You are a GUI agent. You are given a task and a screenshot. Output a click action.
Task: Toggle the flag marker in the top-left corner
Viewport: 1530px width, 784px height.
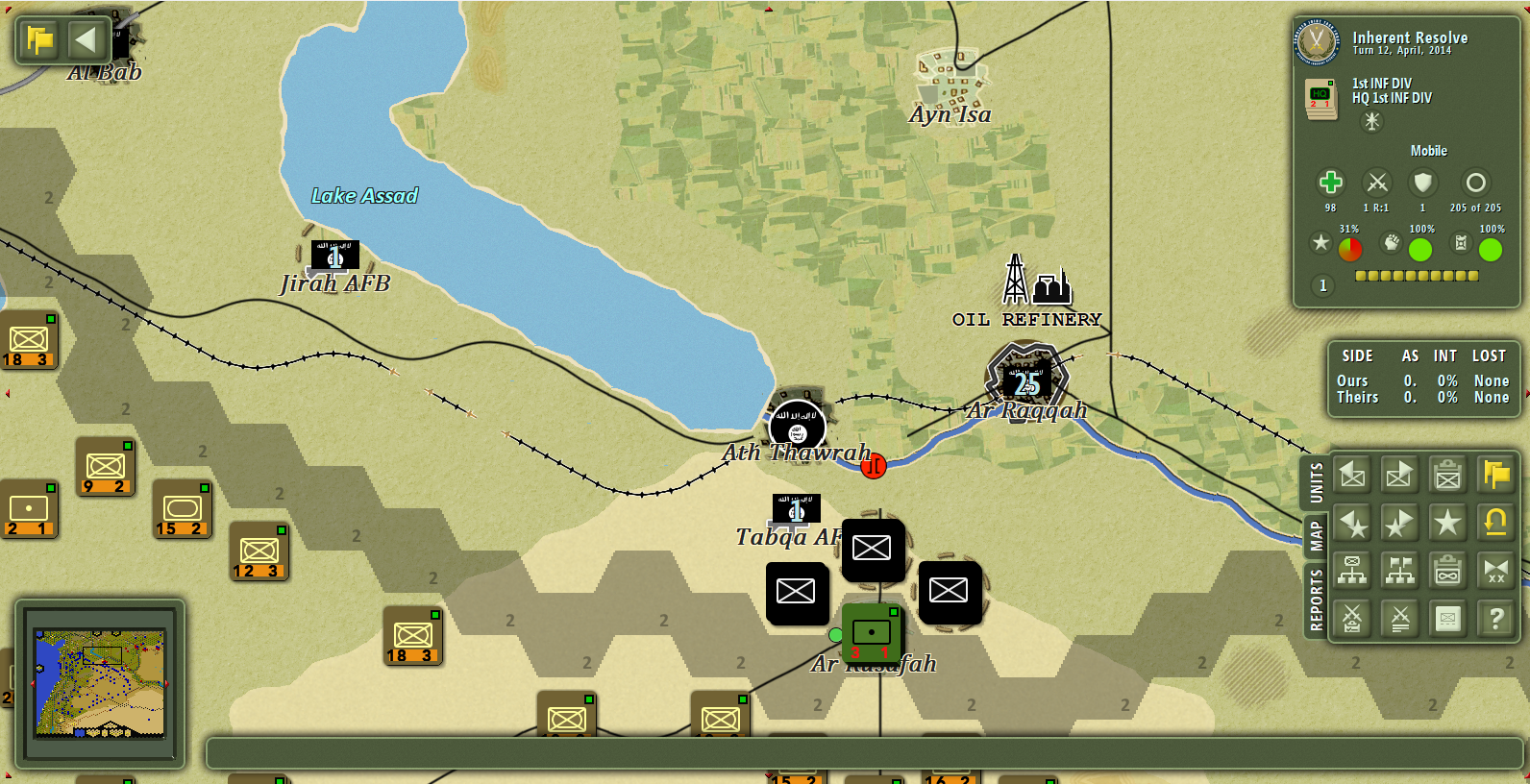[37, 40]
